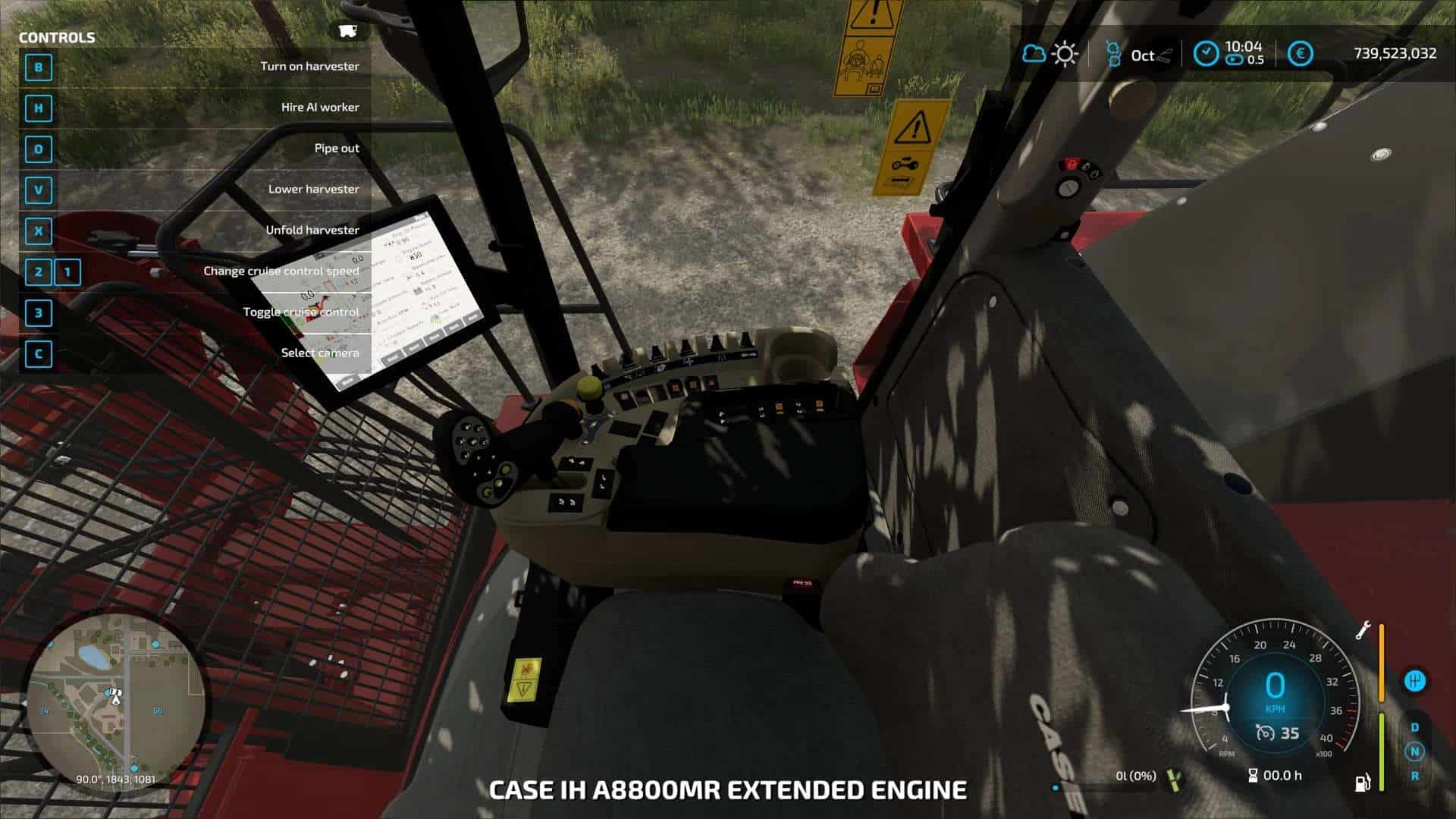
Task: Choose Select camera from the controls list
Action: point(320,352)
